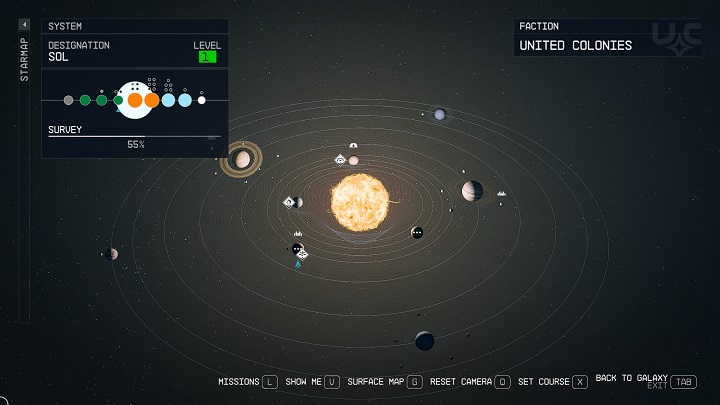This screenshot has height=405, width=720.
Task: Choose the dark blue planet on the outer orbit
Action: pyautogui.click(x=425, y=341)
